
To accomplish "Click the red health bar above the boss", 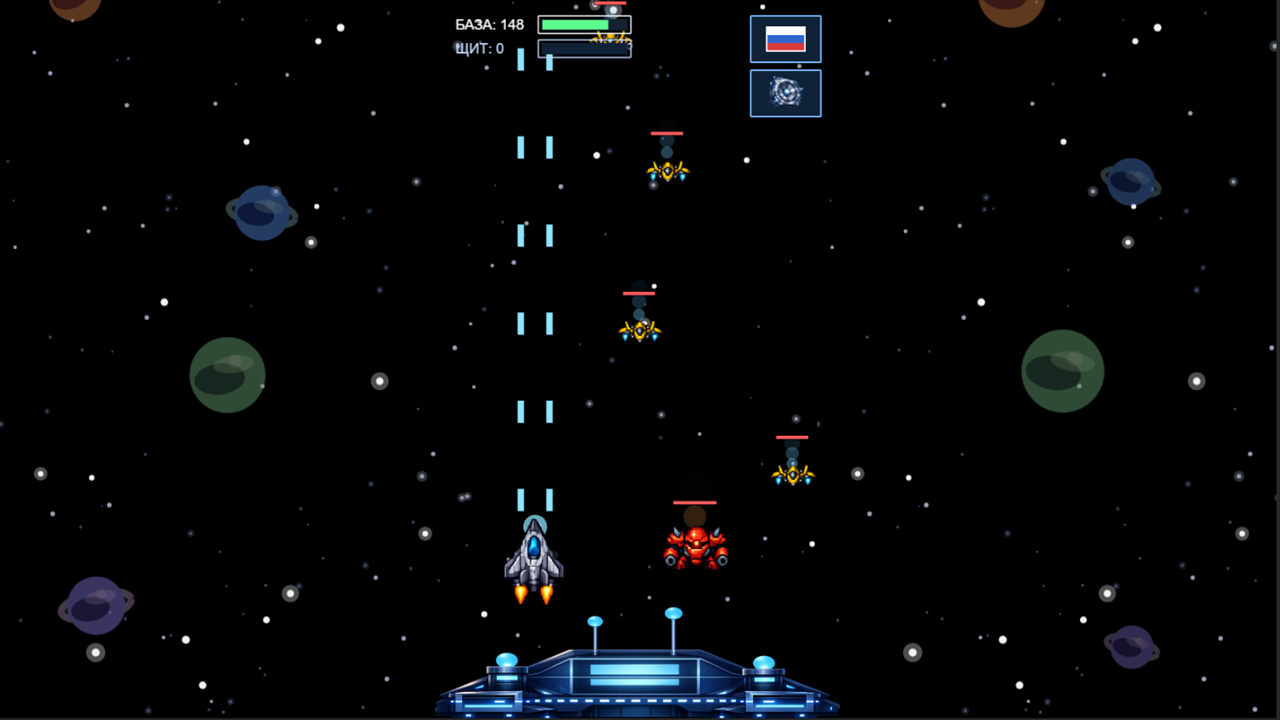I will pyautogui.click(x=695, y=501).
